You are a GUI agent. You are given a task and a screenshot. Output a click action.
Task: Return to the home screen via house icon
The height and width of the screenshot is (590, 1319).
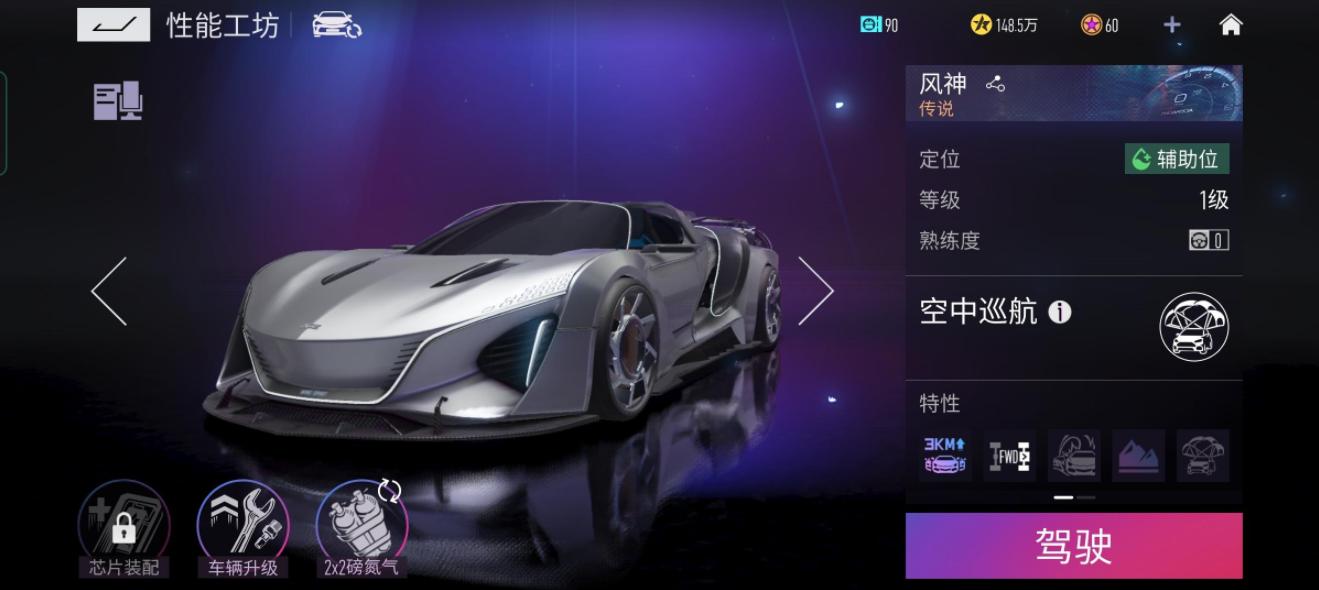(x=1230, y=25)
